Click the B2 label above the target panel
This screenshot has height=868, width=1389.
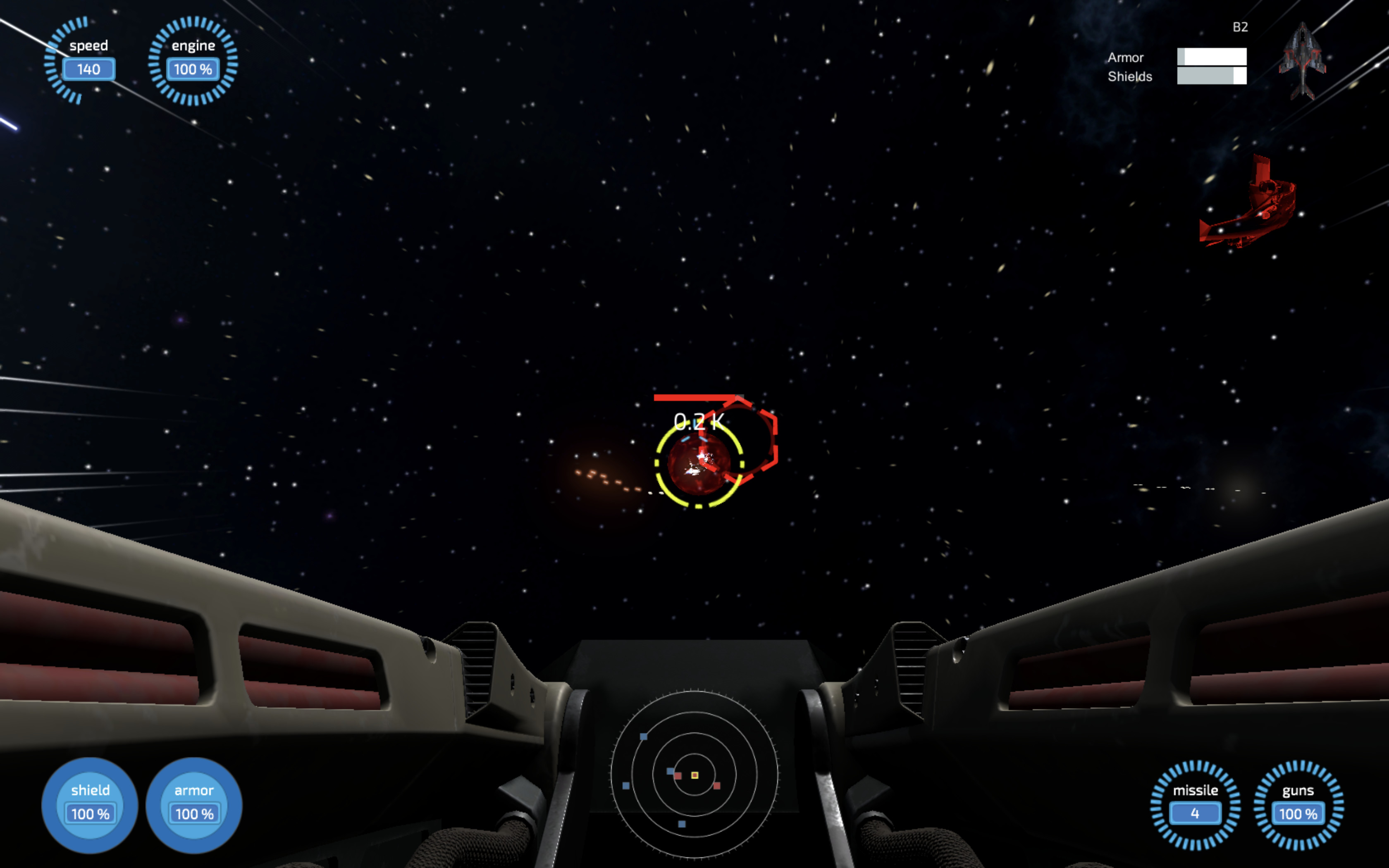coord(1240,28)
